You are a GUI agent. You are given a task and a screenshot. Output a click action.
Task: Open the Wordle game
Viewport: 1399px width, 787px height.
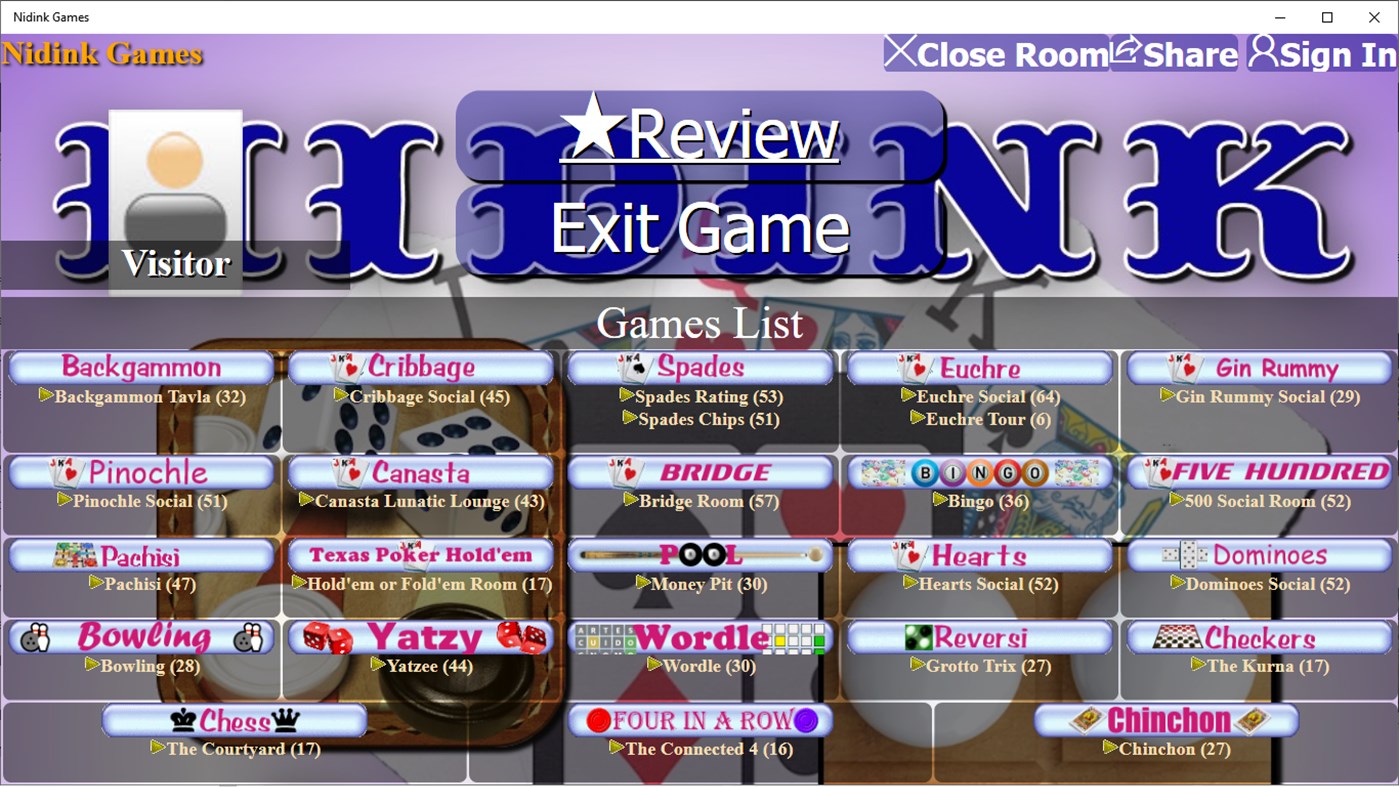point(699,638)
